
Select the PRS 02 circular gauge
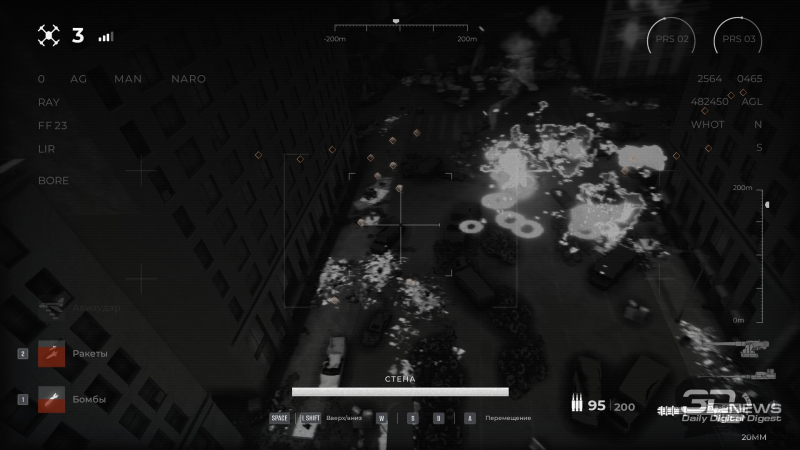[671, 40]
